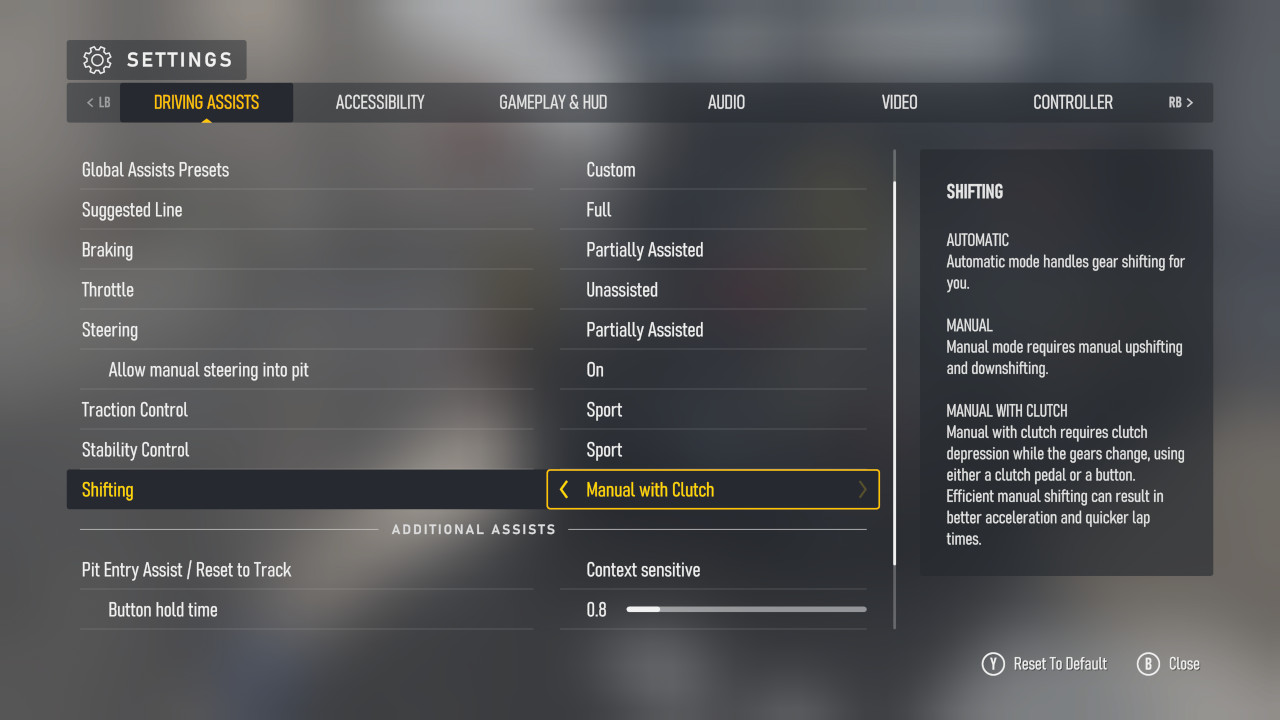Viewport: 1280px width, 720px height.
Task: Click left chevron on Manual with Clutch
Action: [563, 489]
